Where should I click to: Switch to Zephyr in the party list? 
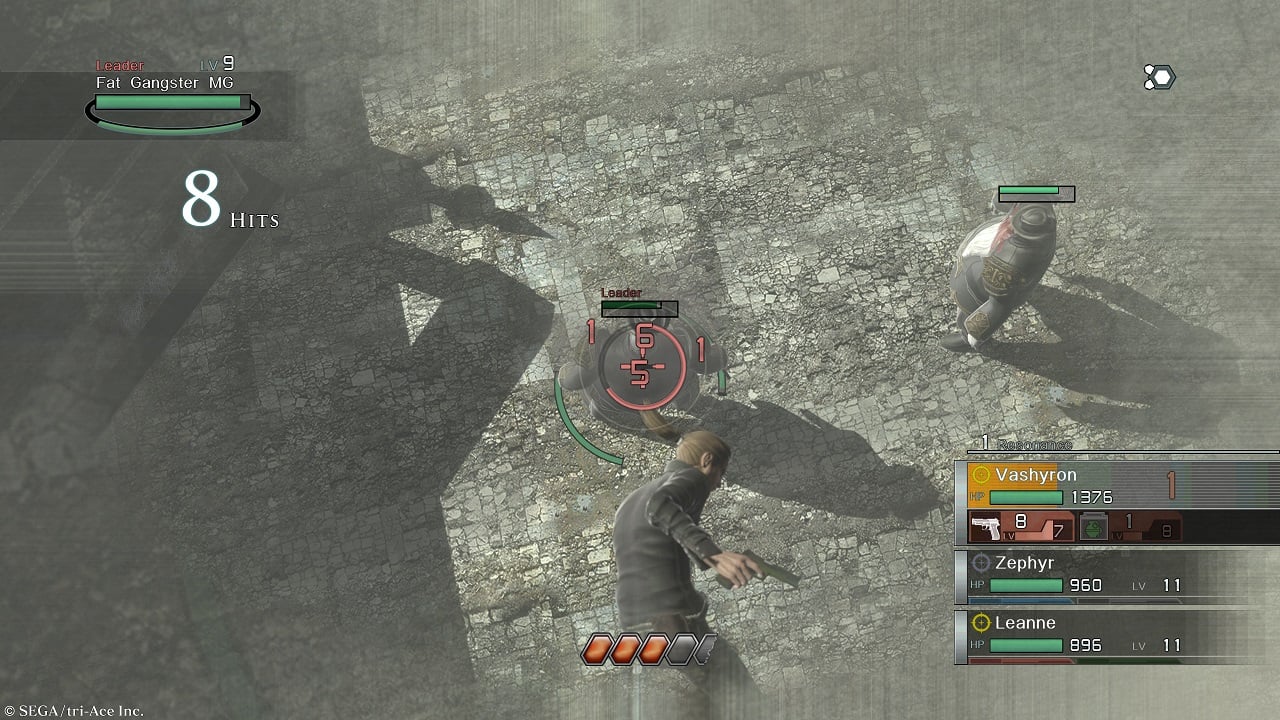pyautogui.click(x=1024, y=564)
